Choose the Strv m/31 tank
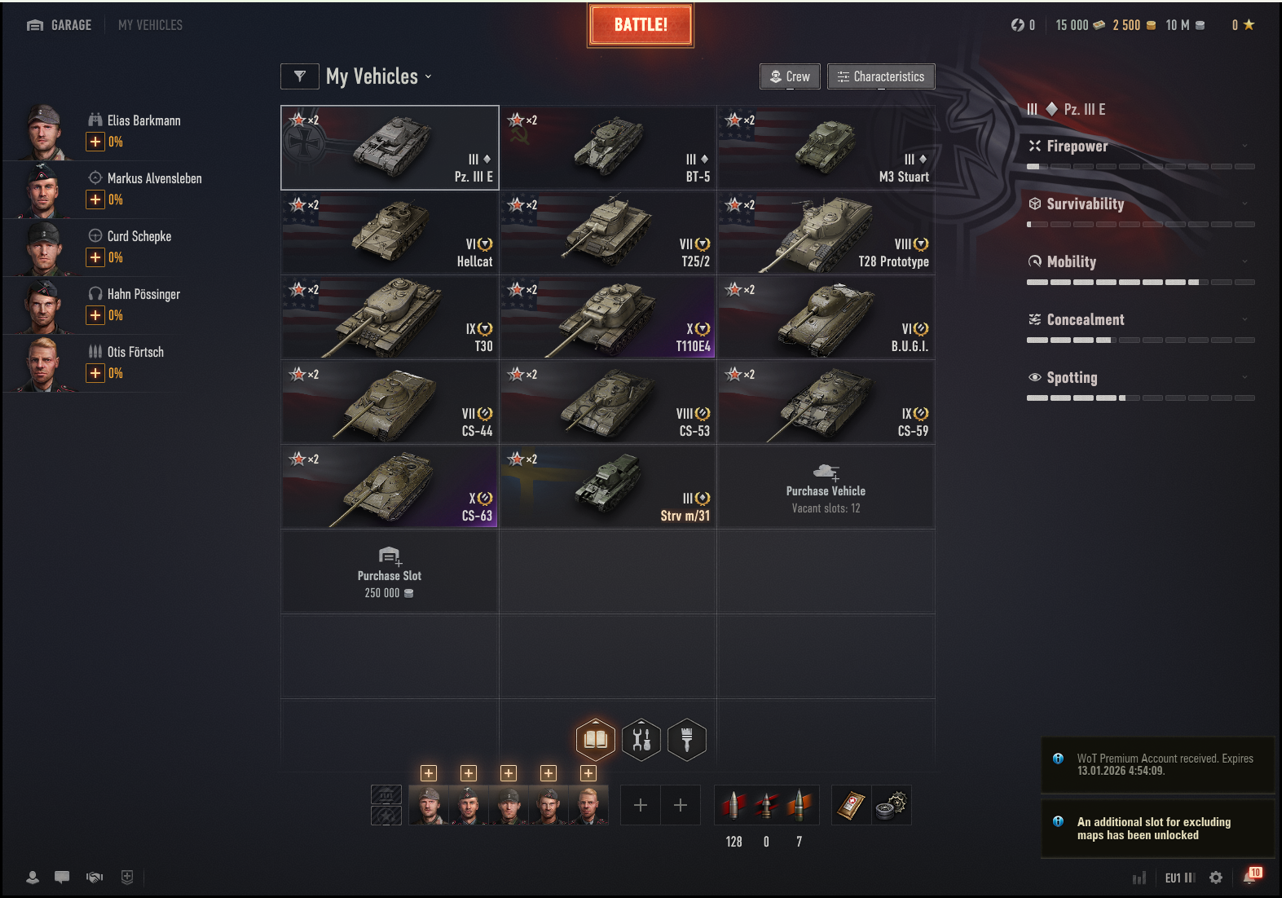Image resolution: width=1282 pixels, height=898 pixels. tap(608, 487)
